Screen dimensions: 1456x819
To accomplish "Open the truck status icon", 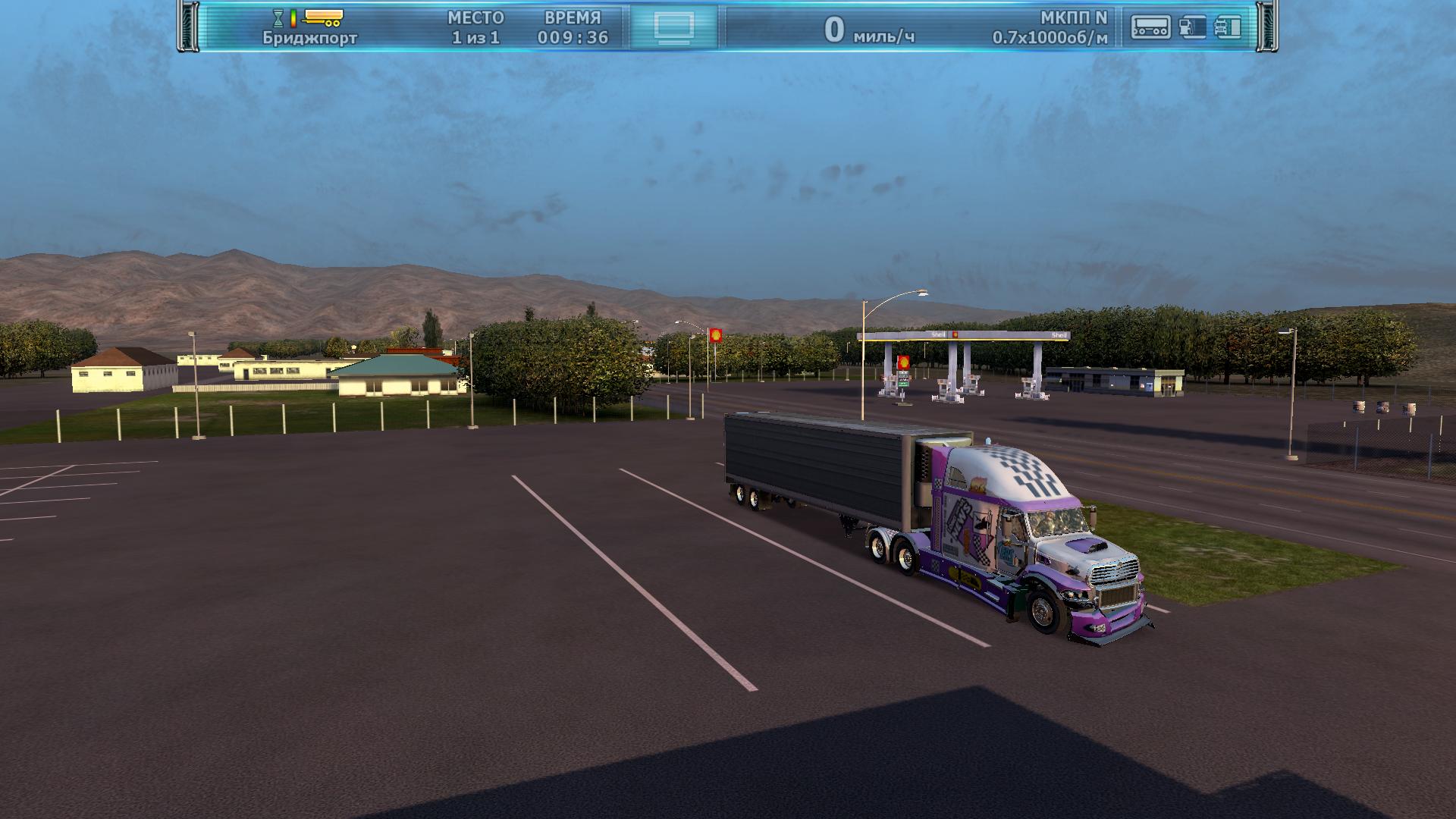I will [x=1228, y=27].
